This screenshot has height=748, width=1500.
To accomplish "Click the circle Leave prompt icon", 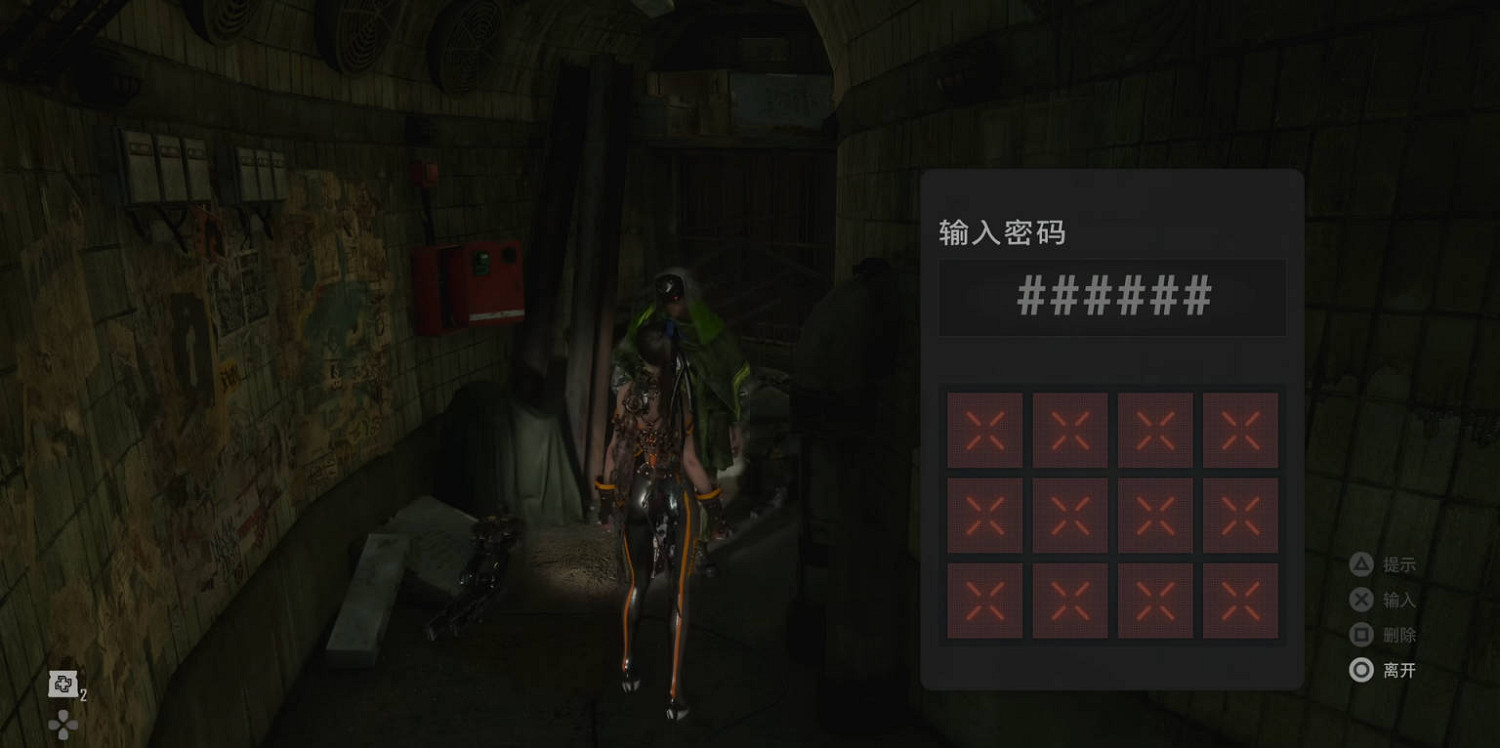I will (x=1361, y=671).
